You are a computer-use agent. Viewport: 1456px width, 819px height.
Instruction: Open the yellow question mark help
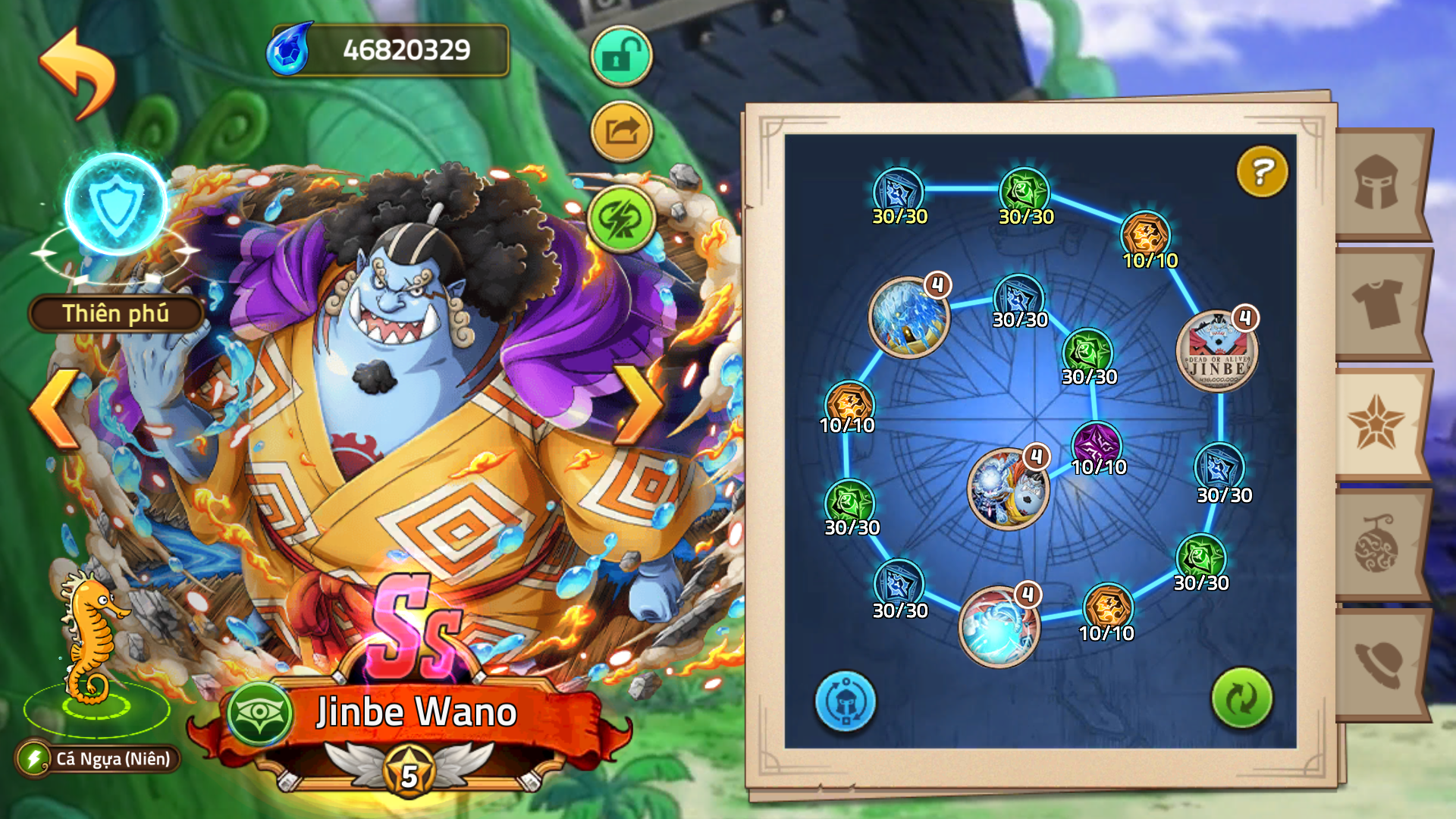(1262, 171)
